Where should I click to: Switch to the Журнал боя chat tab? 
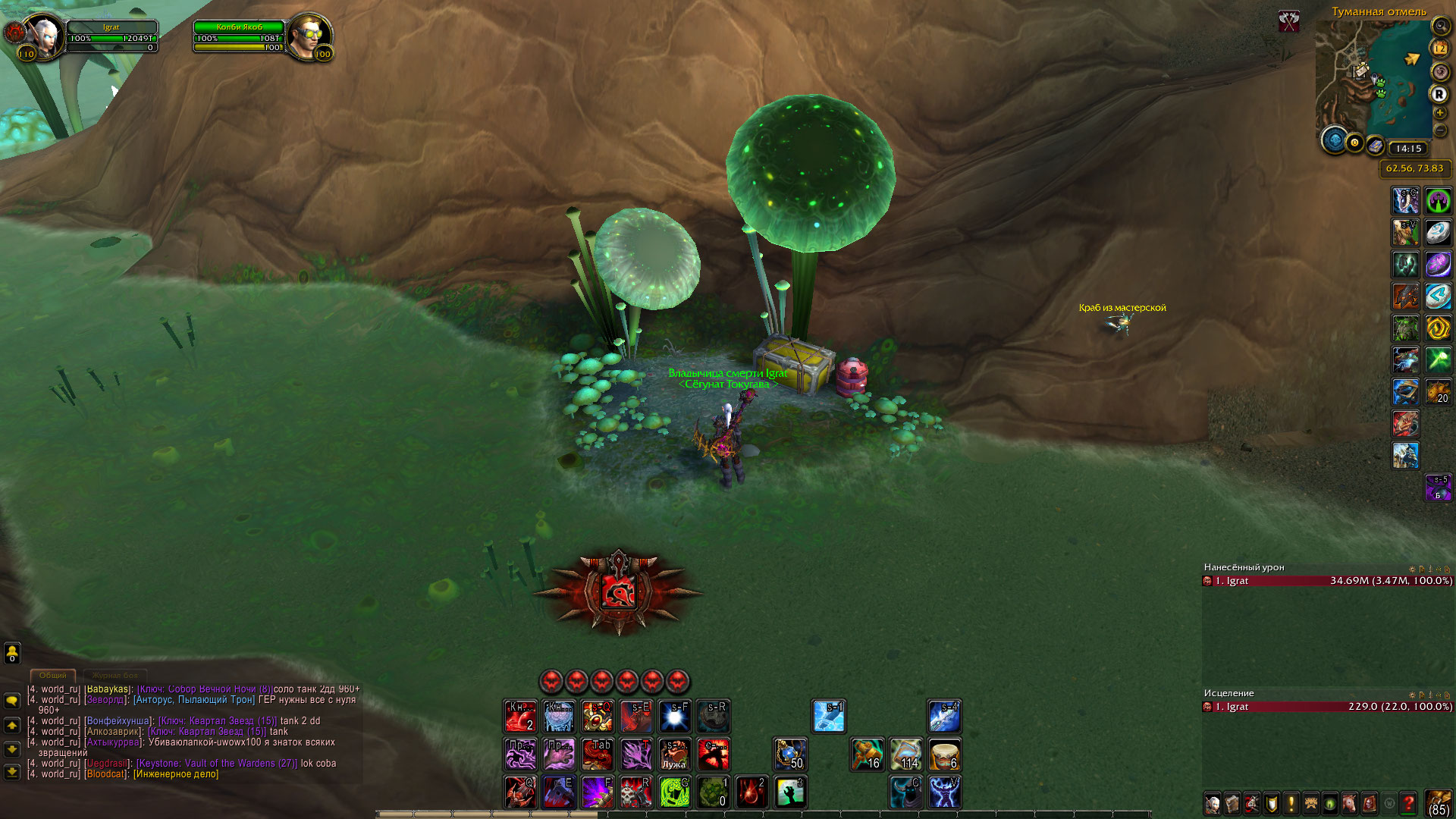[115, 675]
